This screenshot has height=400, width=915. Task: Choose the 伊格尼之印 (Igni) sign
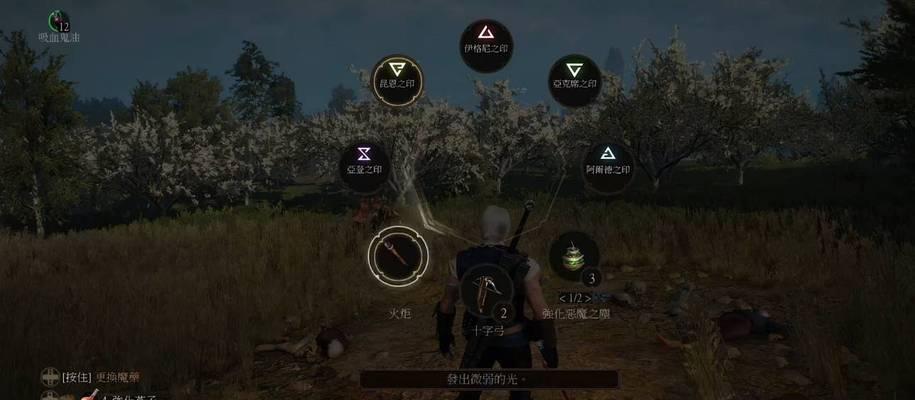[487, 45]
